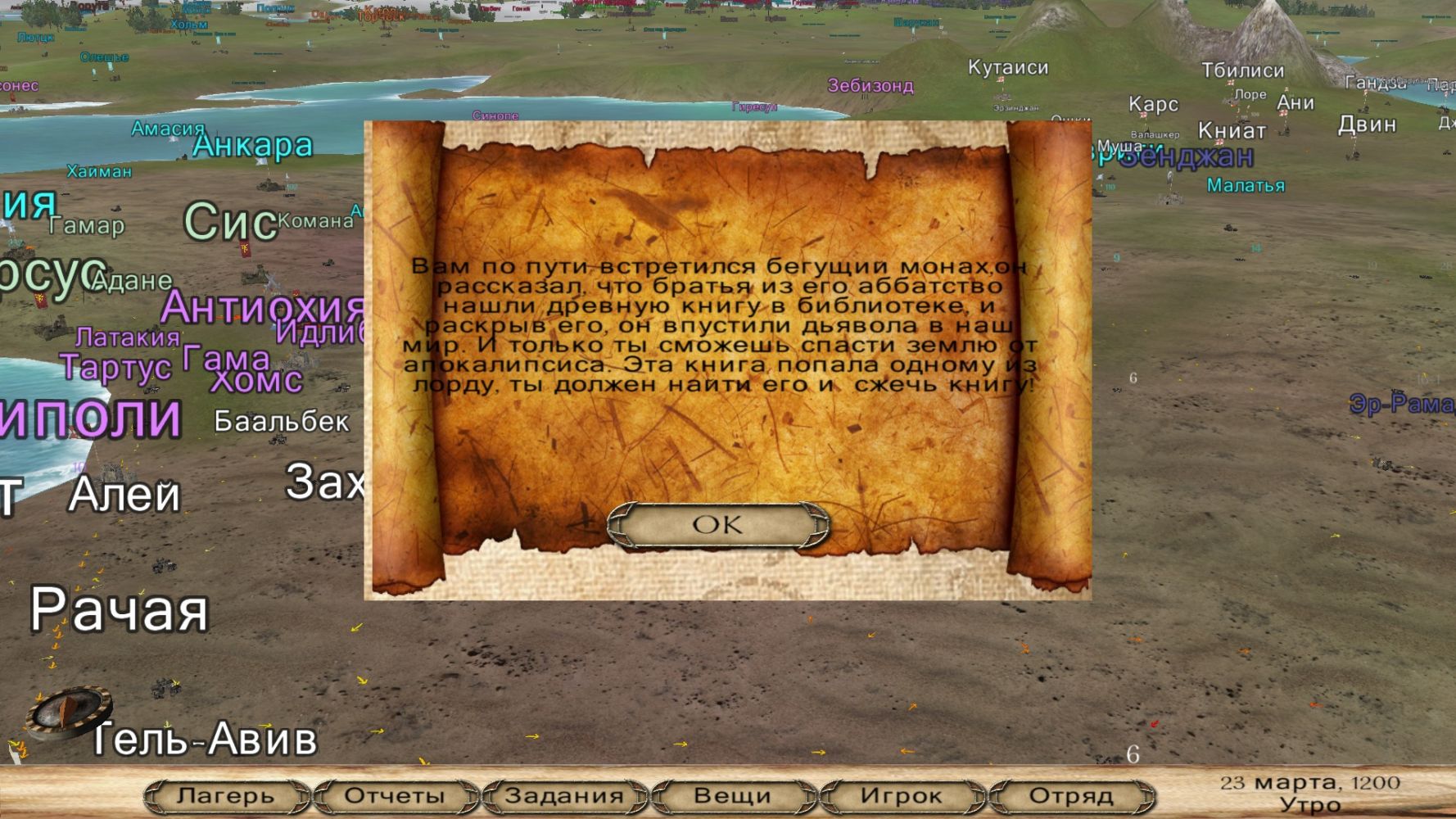
Task: Open the Отряд party screen
Action: [1070, 795]
